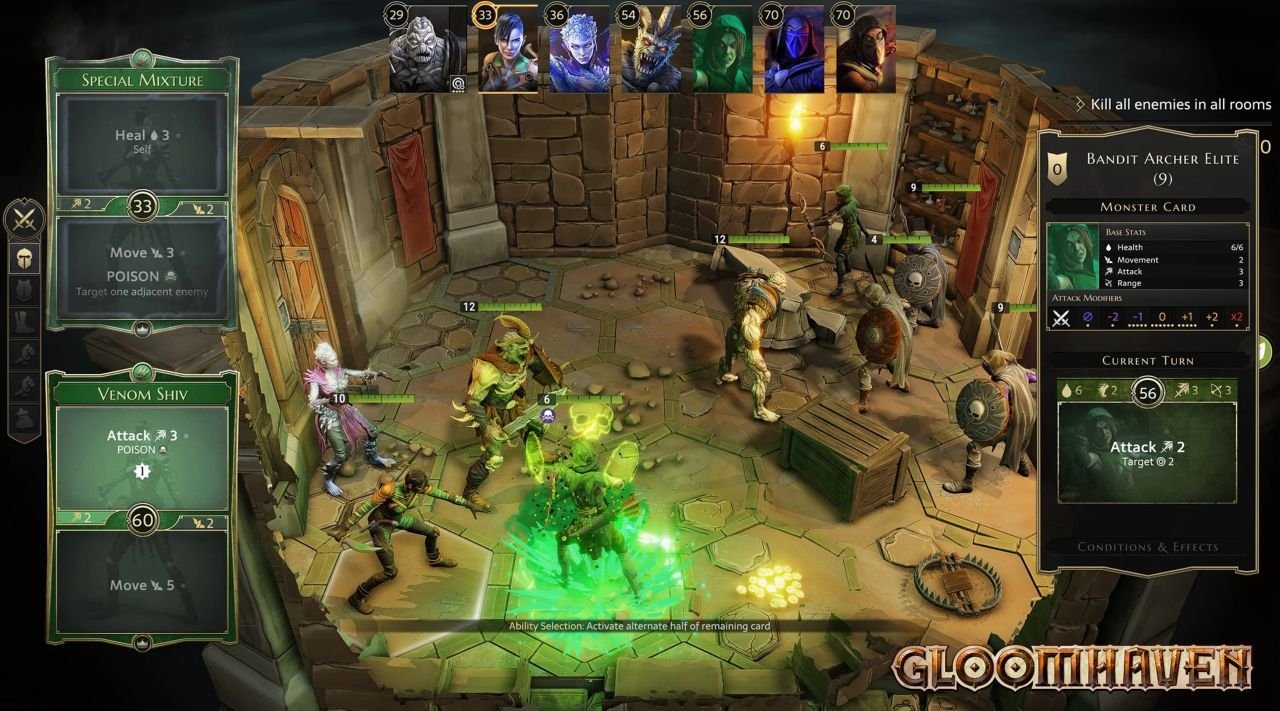Click the initiative 36 ice-haired character portrait

click(579, 50)
